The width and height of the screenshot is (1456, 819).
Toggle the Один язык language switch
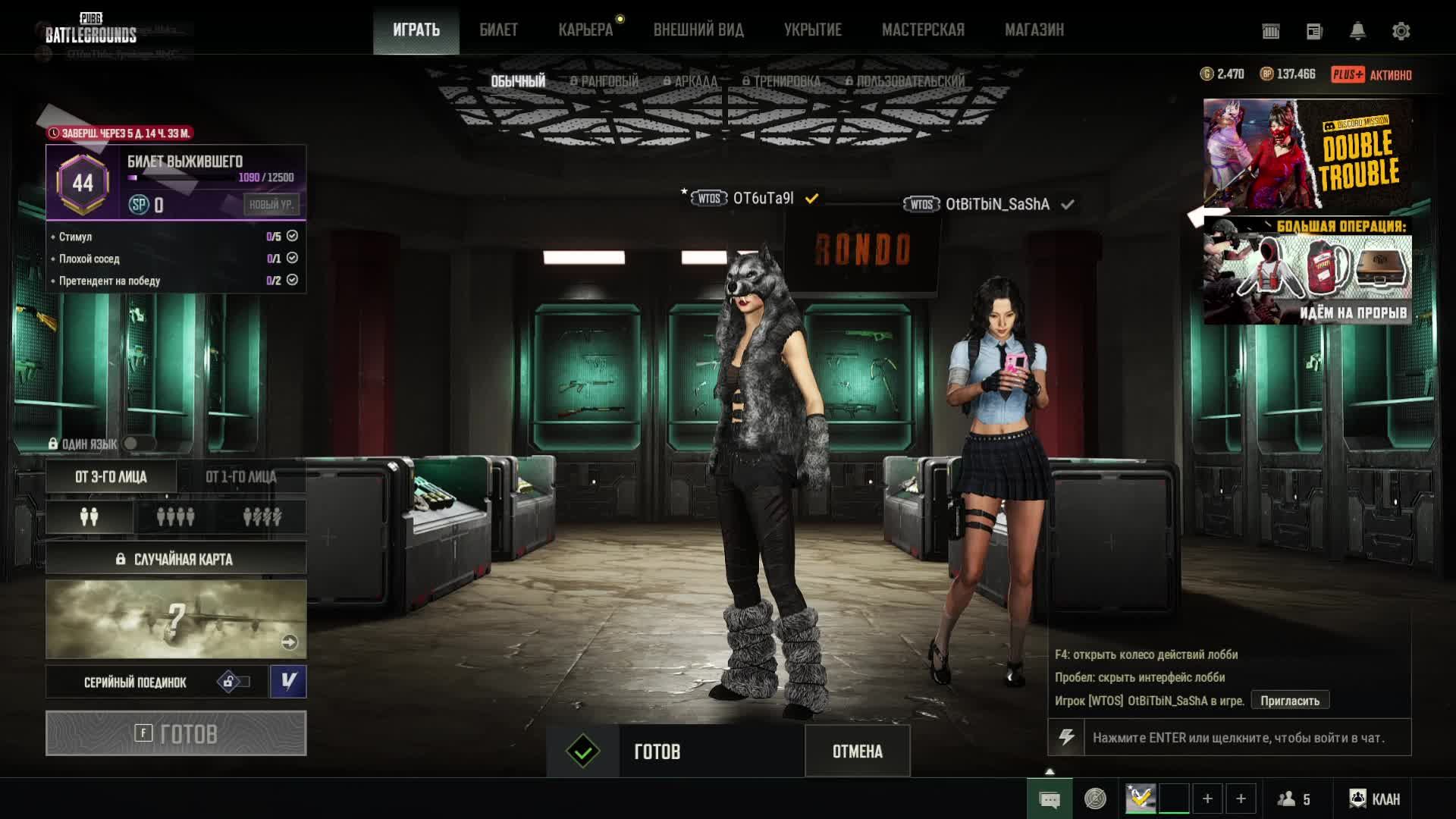[x=137, y=444]
